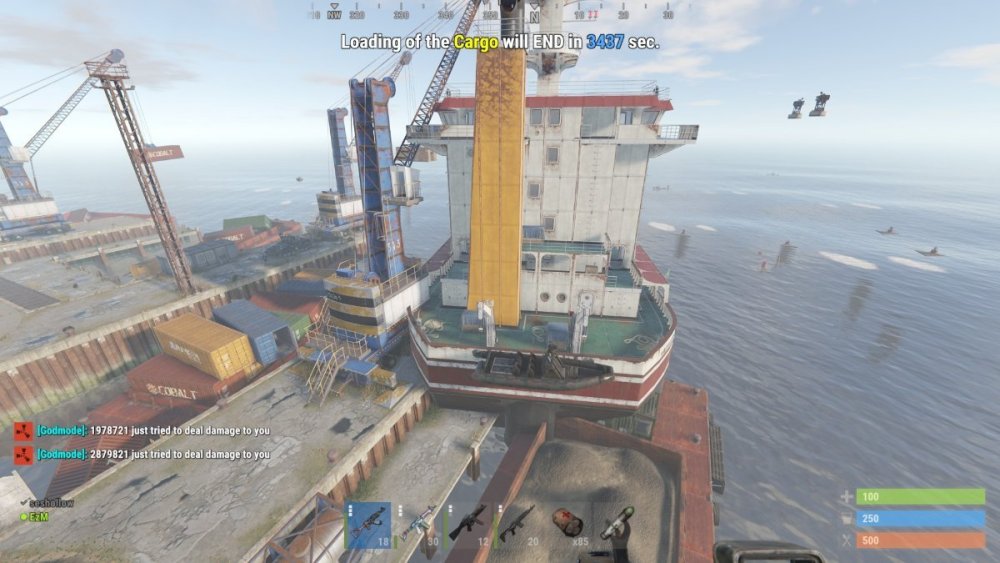This screenshot has width=1000, height=563.
Task: Choose the black rifle slot with 12 rounds
Action: point(468,525)
